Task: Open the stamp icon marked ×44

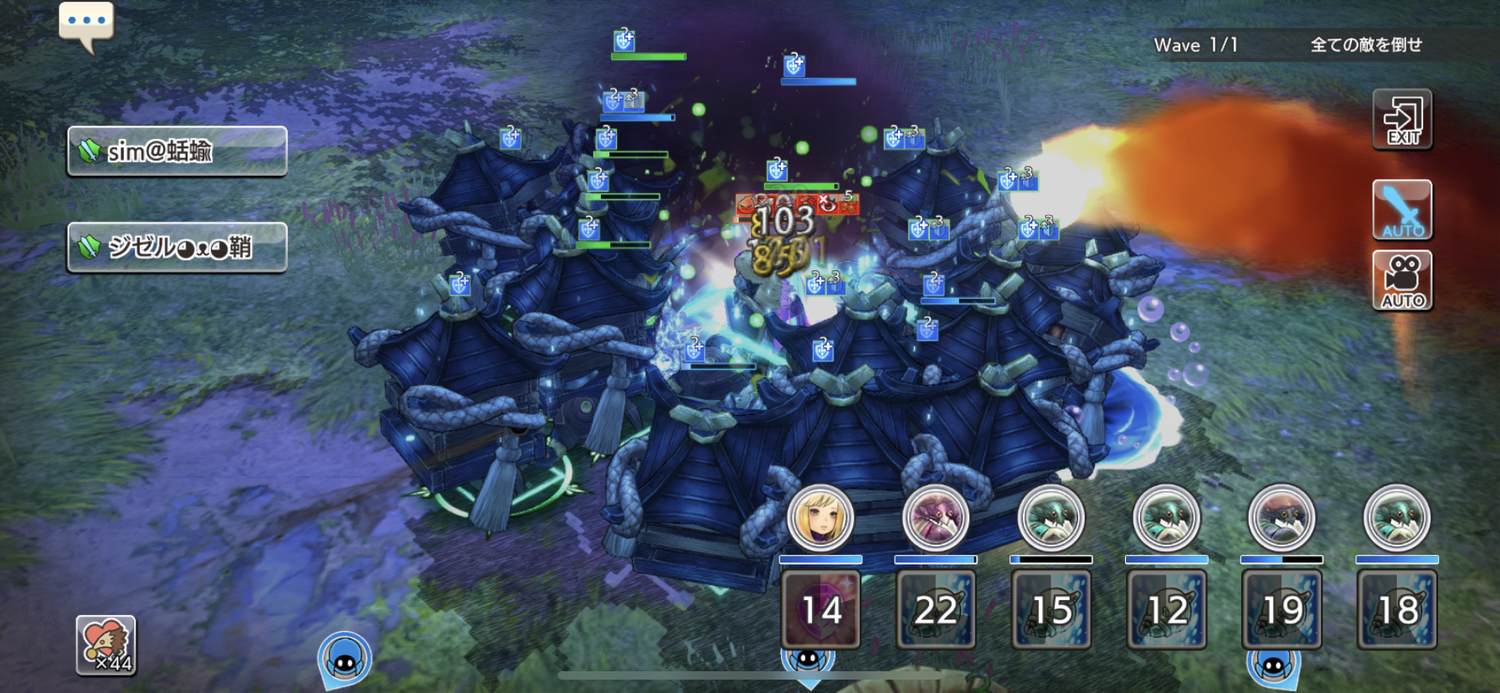Action: coord(106,645)
